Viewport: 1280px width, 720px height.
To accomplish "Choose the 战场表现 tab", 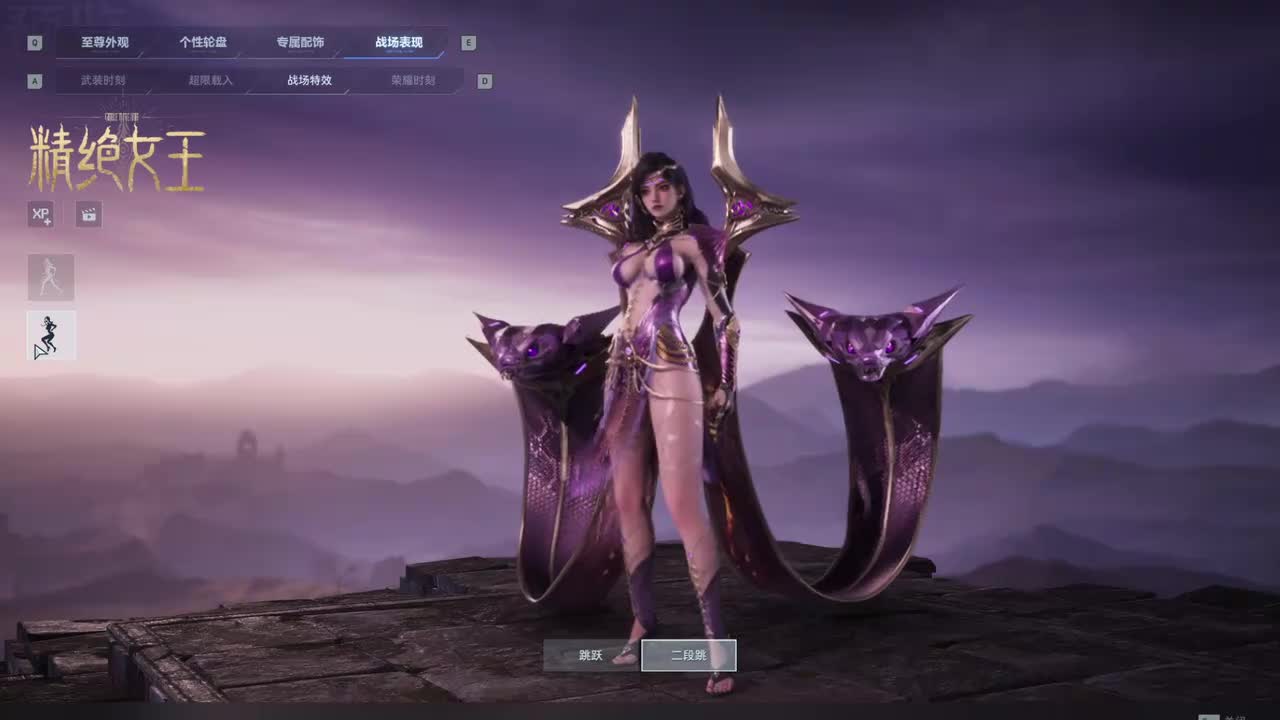I will (398, 42).
